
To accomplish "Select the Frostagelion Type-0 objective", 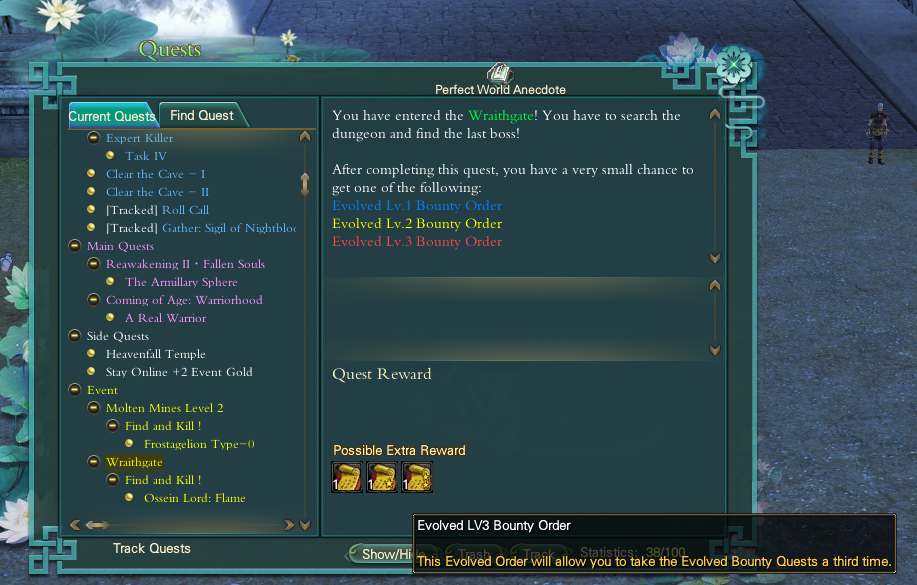I will pos(199,444).
